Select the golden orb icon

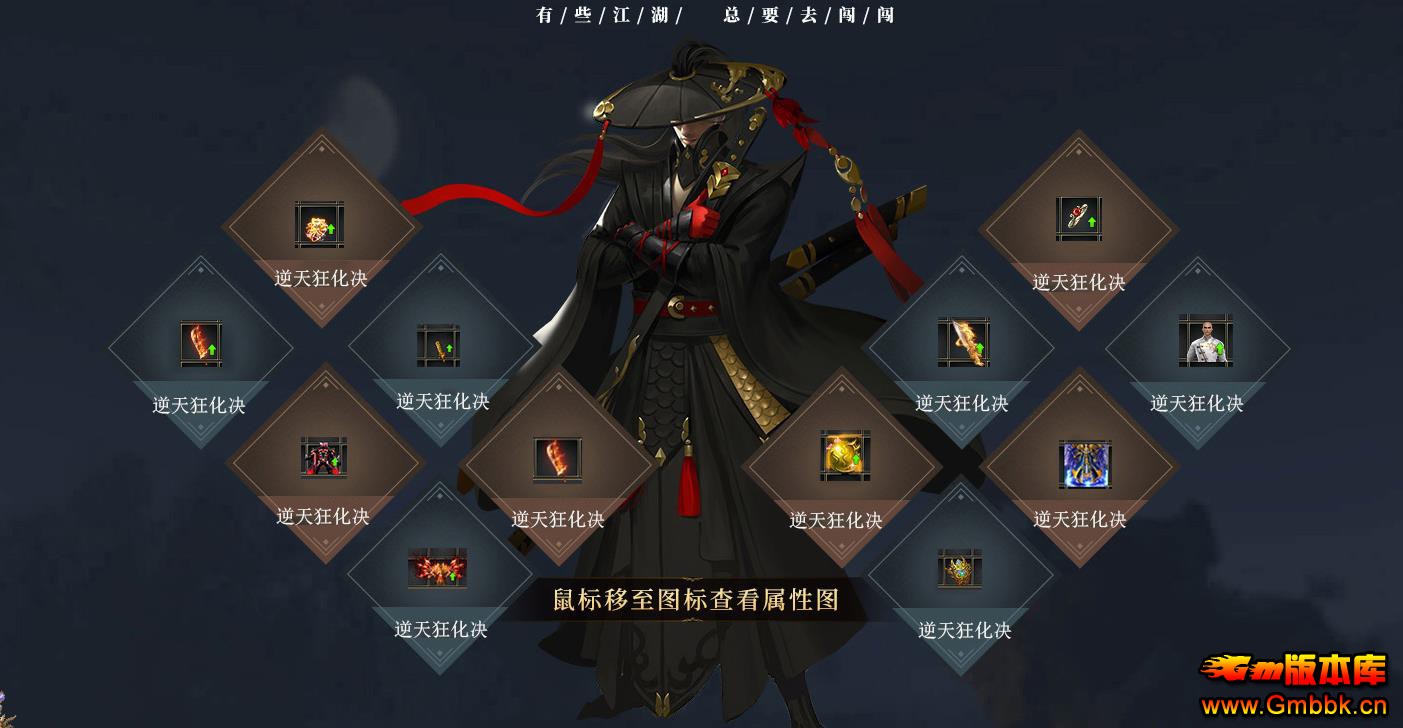(844, 457)
